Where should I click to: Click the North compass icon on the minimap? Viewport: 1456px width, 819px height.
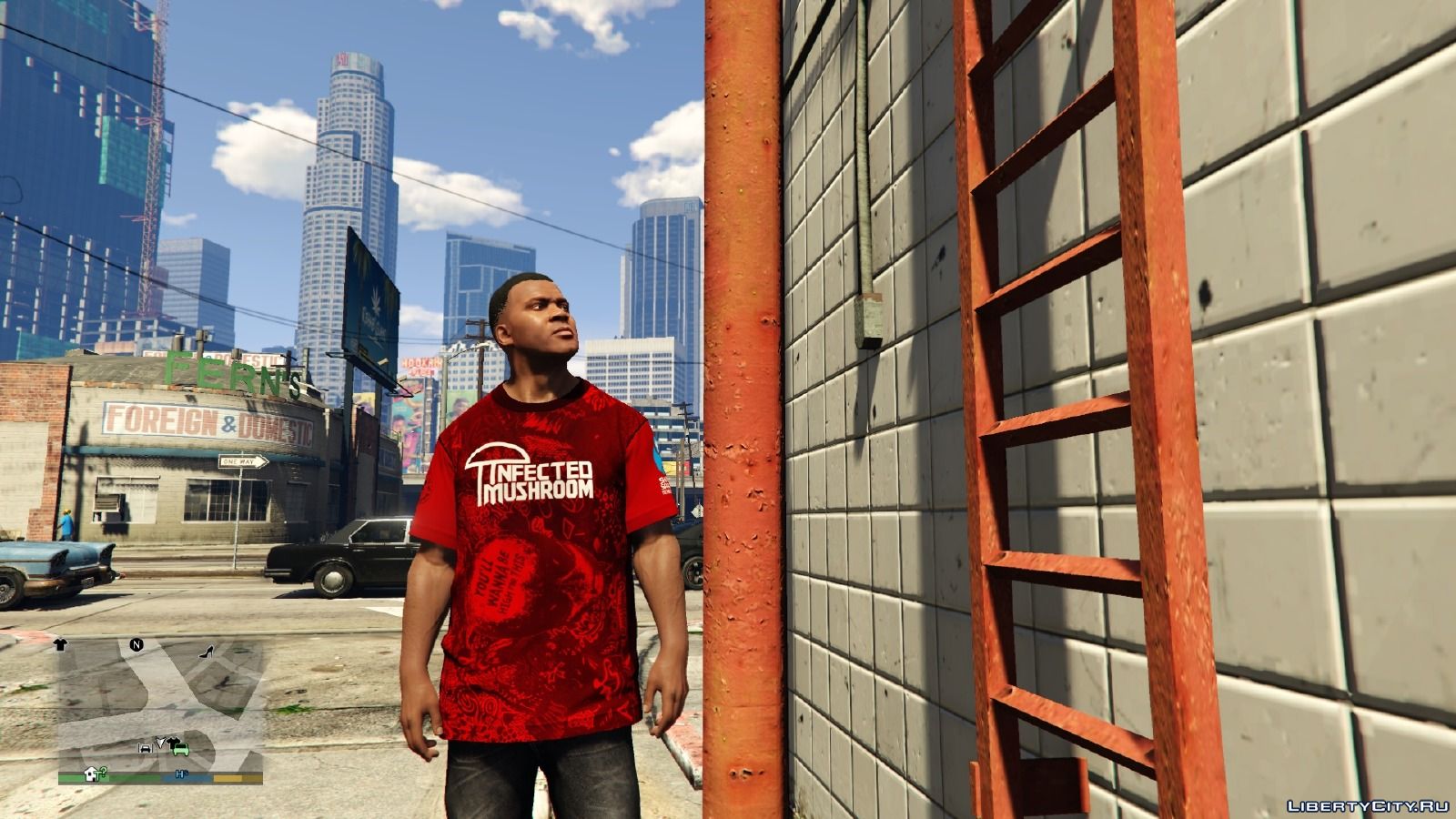[x=136, y=646]
